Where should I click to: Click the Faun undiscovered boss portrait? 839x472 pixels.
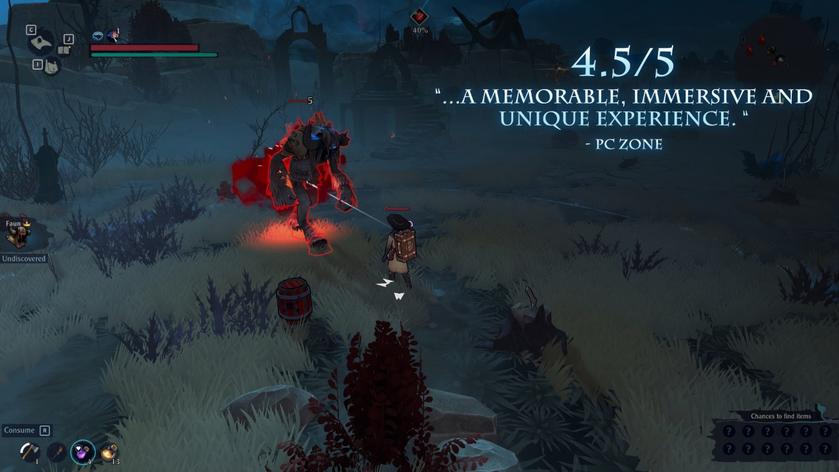(16, 235)
